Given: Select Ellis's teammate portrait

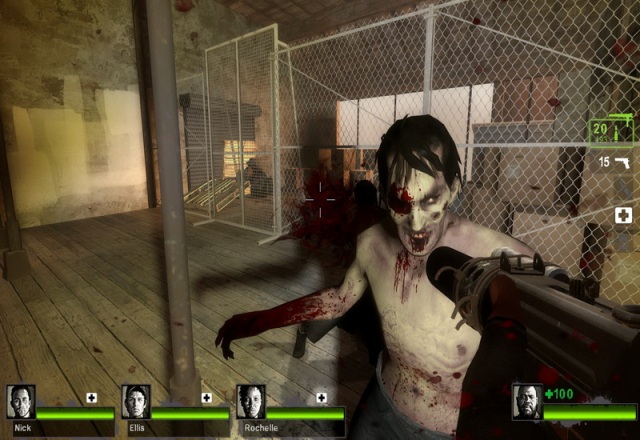Looking at the screenshot, I should [136, 402].
